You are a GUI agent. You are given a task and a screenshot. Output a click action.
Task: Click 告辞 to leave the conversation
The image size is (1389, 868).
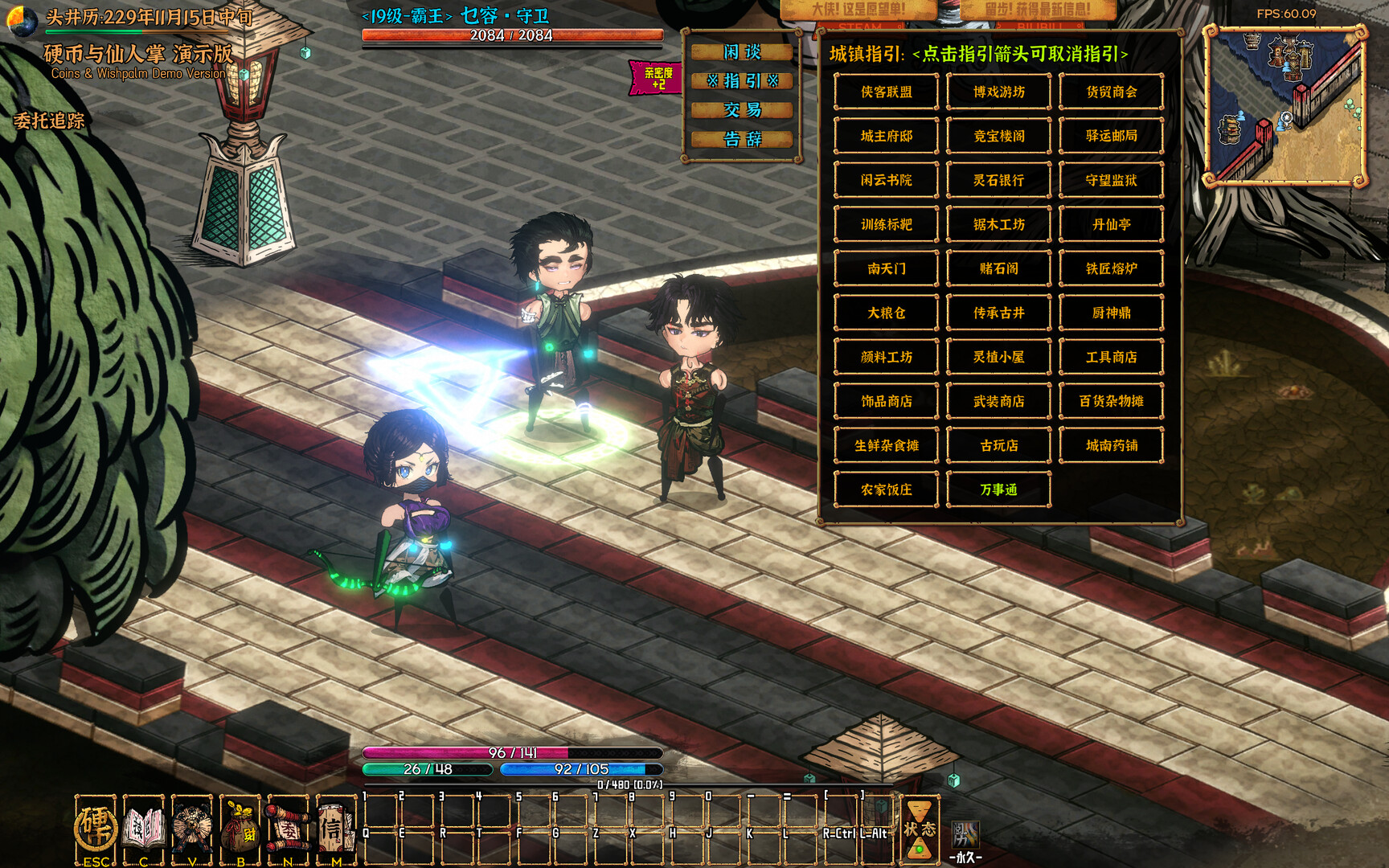tap(741, 139)
